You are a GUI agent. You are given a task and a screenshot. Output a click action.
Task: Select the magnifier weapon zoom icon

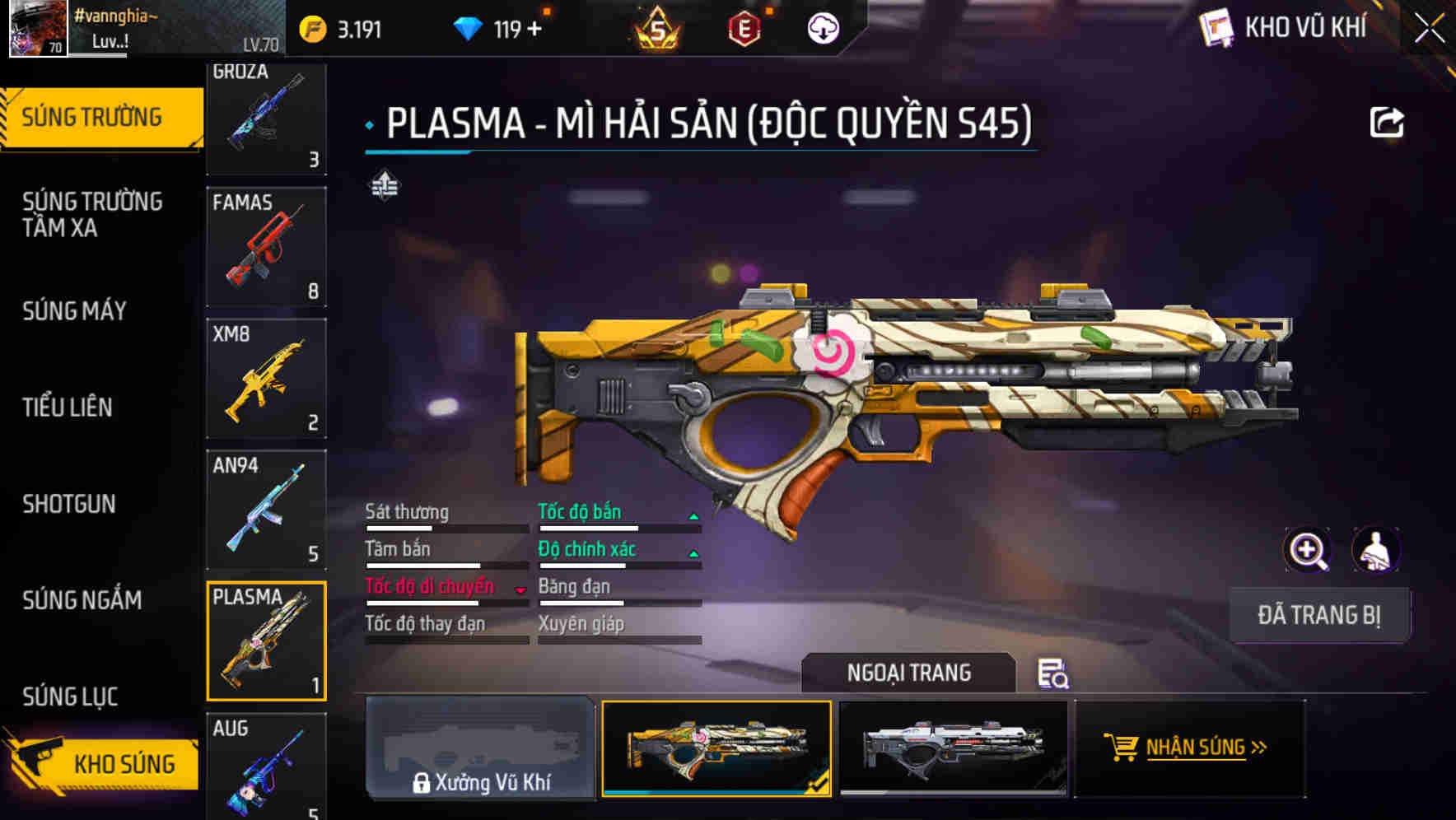tap(1308, 550)
